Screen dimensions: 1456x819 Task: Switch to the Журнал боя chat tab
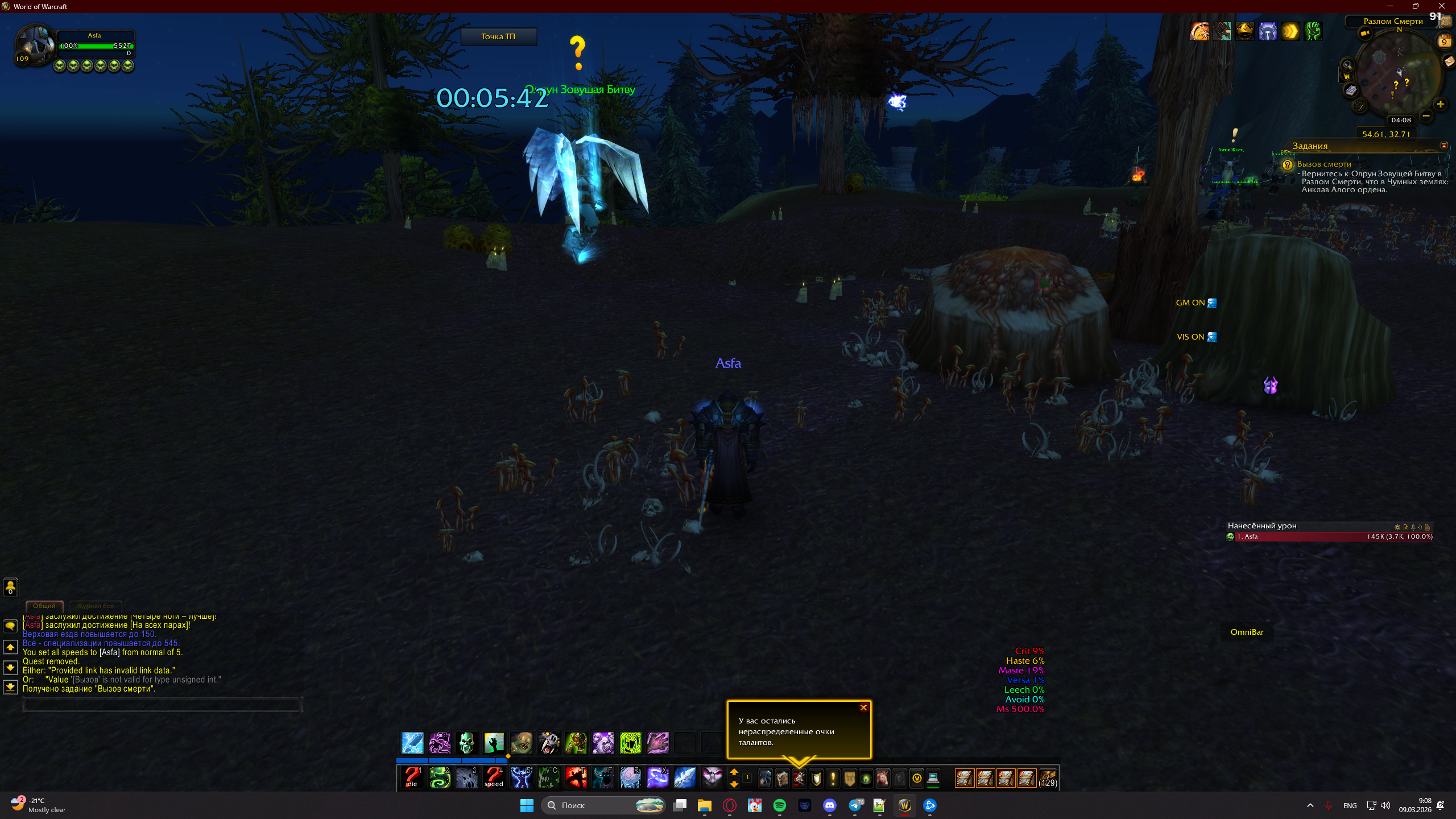96,606
